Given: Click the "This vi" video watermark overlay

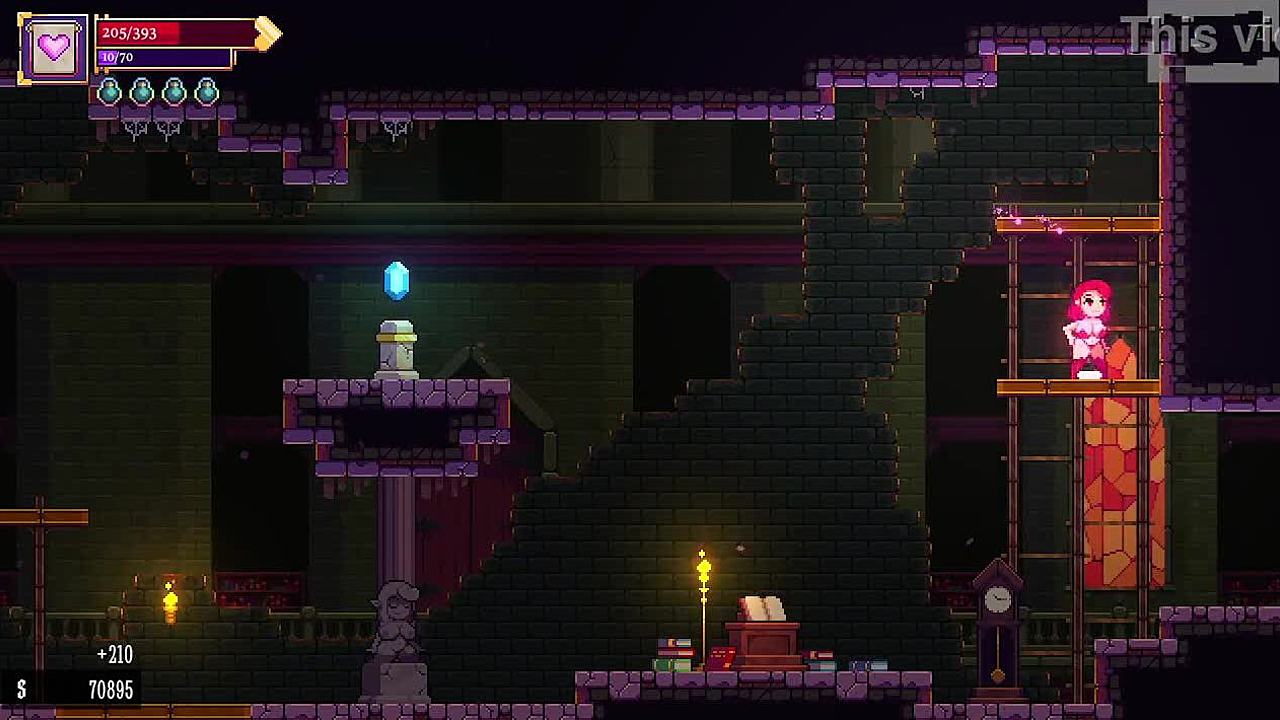Looking at the screenshot, I should tap(1200, 37).
